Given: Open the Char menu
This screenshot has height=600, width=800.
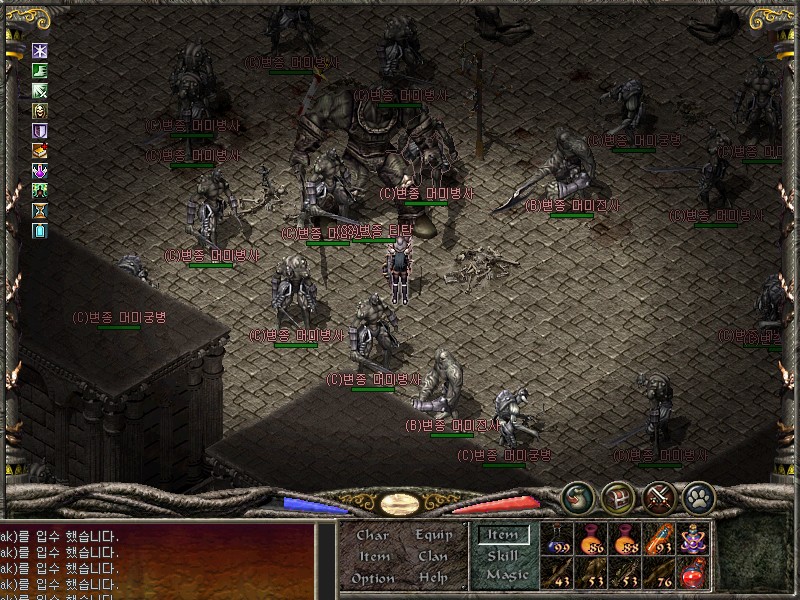Looking at the screenshot, I should tap(372, 536).
